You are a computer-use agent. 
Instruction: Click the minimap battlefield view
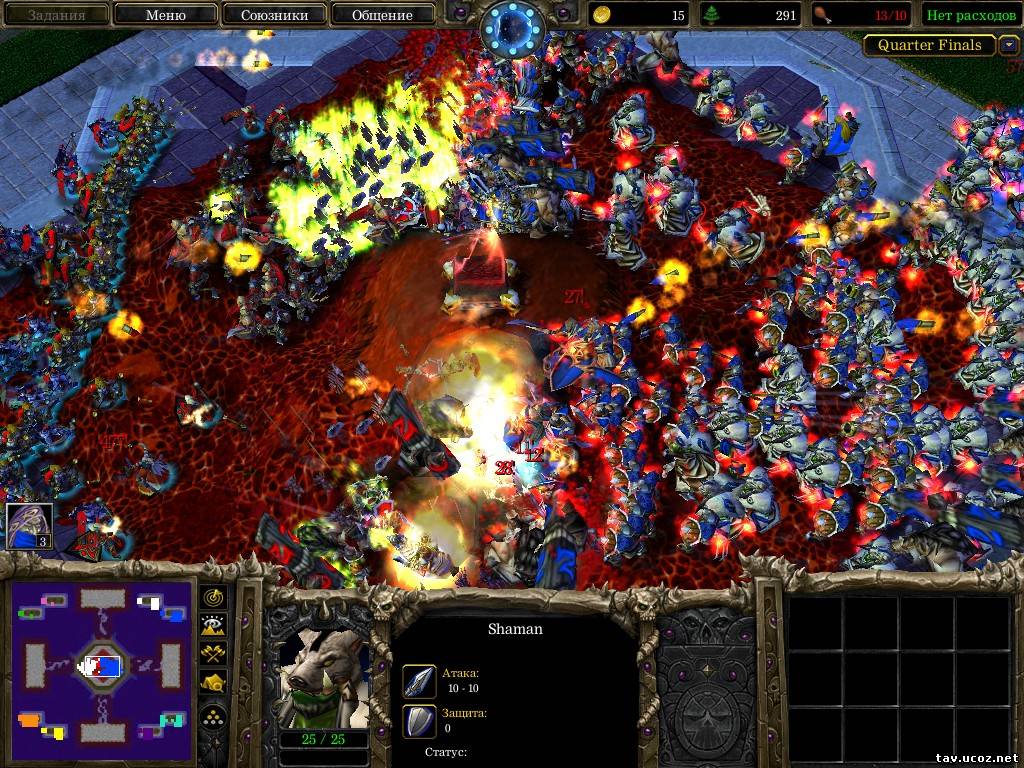(103, 663)
